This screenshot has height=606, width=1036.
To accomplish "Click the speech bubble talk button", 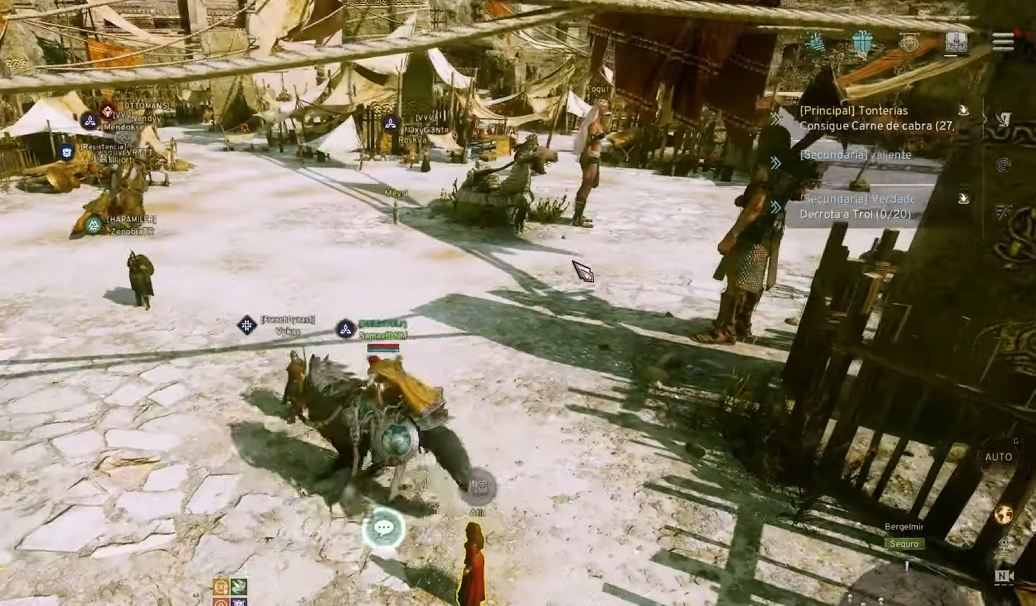I will click(x=383, y=527).
